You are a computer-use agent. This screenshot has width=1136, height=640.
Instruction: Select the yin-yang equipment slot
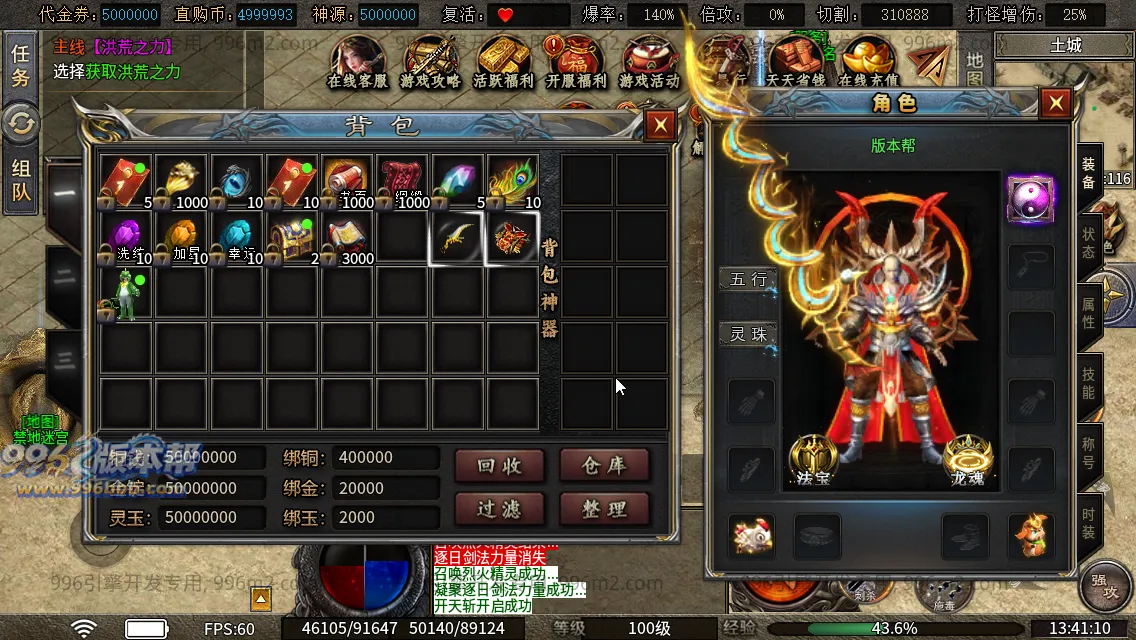pos(1030,198)
